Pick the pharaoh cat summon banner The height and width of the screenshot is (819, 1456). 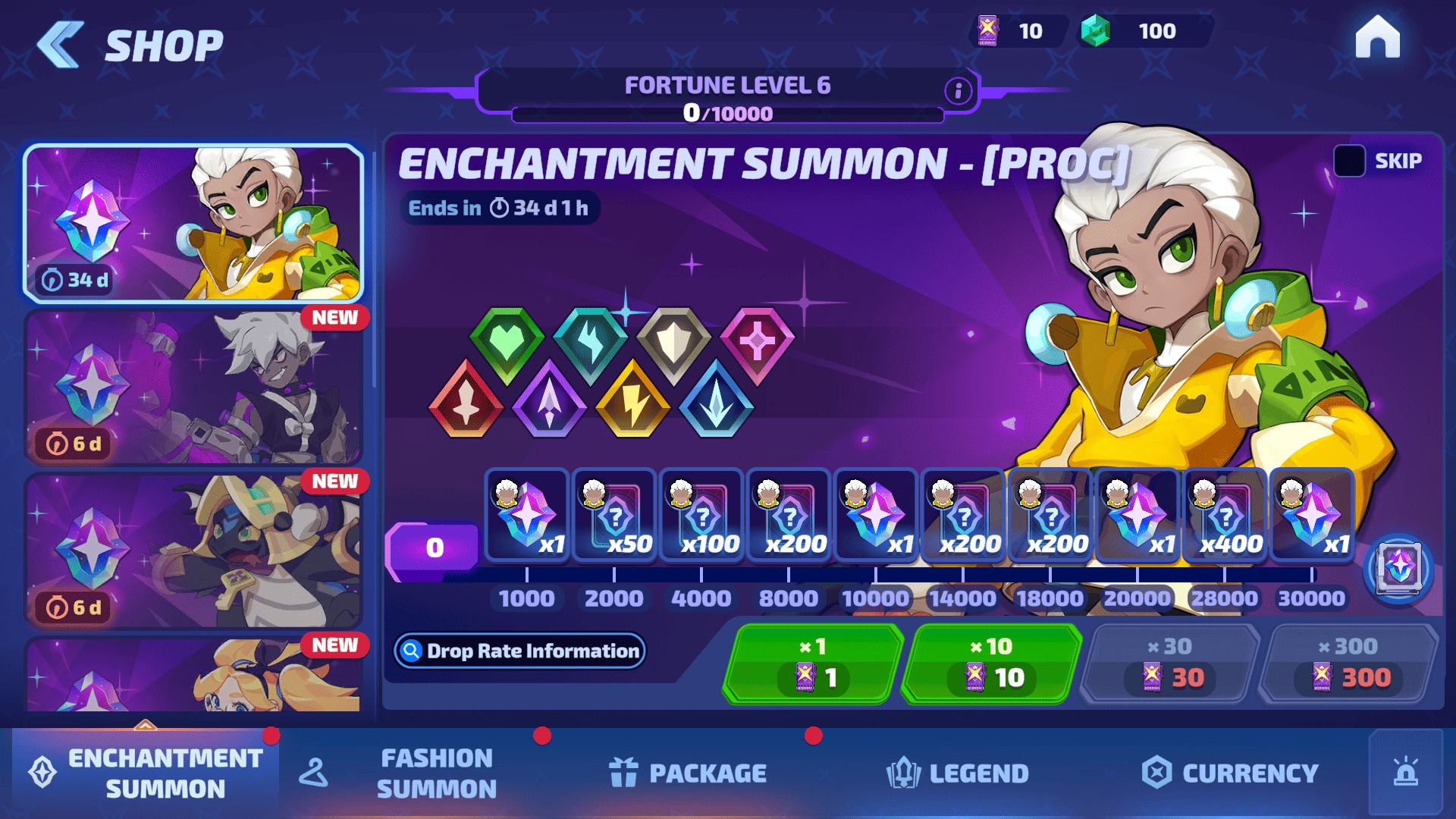[x=193, y=551]
